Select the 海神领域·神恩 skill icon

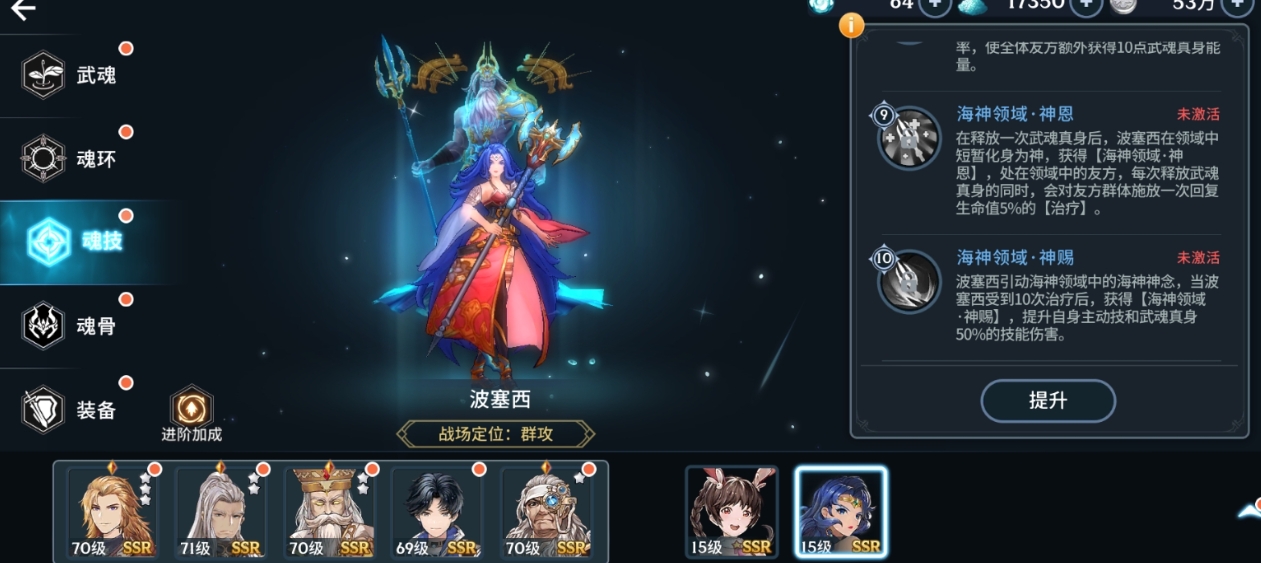pyautogui.click(x=909, y=138)
